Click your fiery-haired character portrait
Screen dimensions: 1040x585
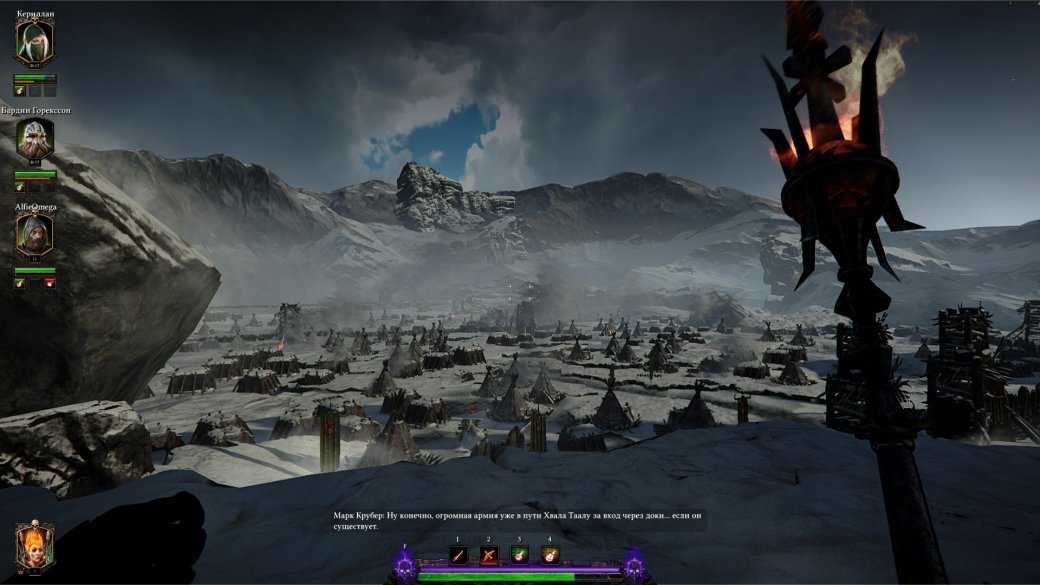(35, 547)
